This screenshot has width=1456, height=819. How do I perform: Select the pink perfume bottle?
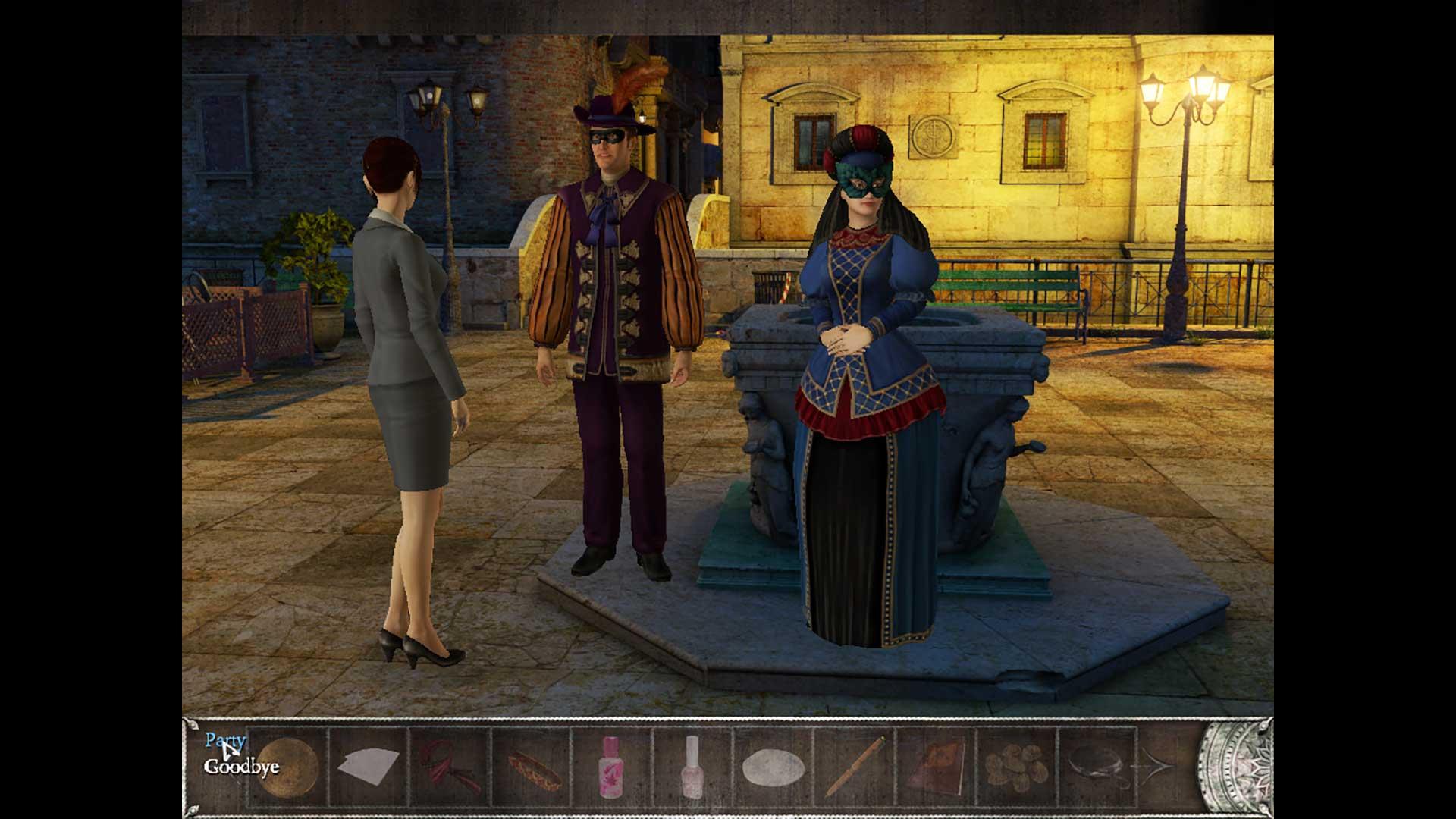pos(611,767)
